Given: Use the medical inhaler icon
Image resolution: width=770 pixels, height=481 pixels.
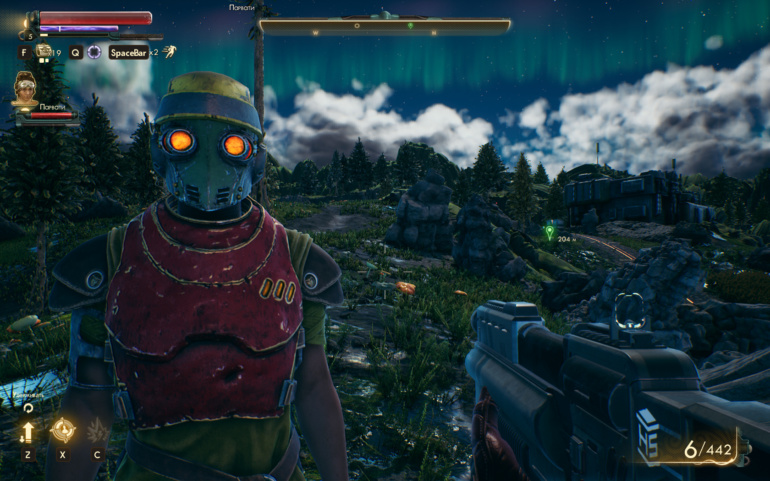Looking at the screenshot, I should point(44,51).
